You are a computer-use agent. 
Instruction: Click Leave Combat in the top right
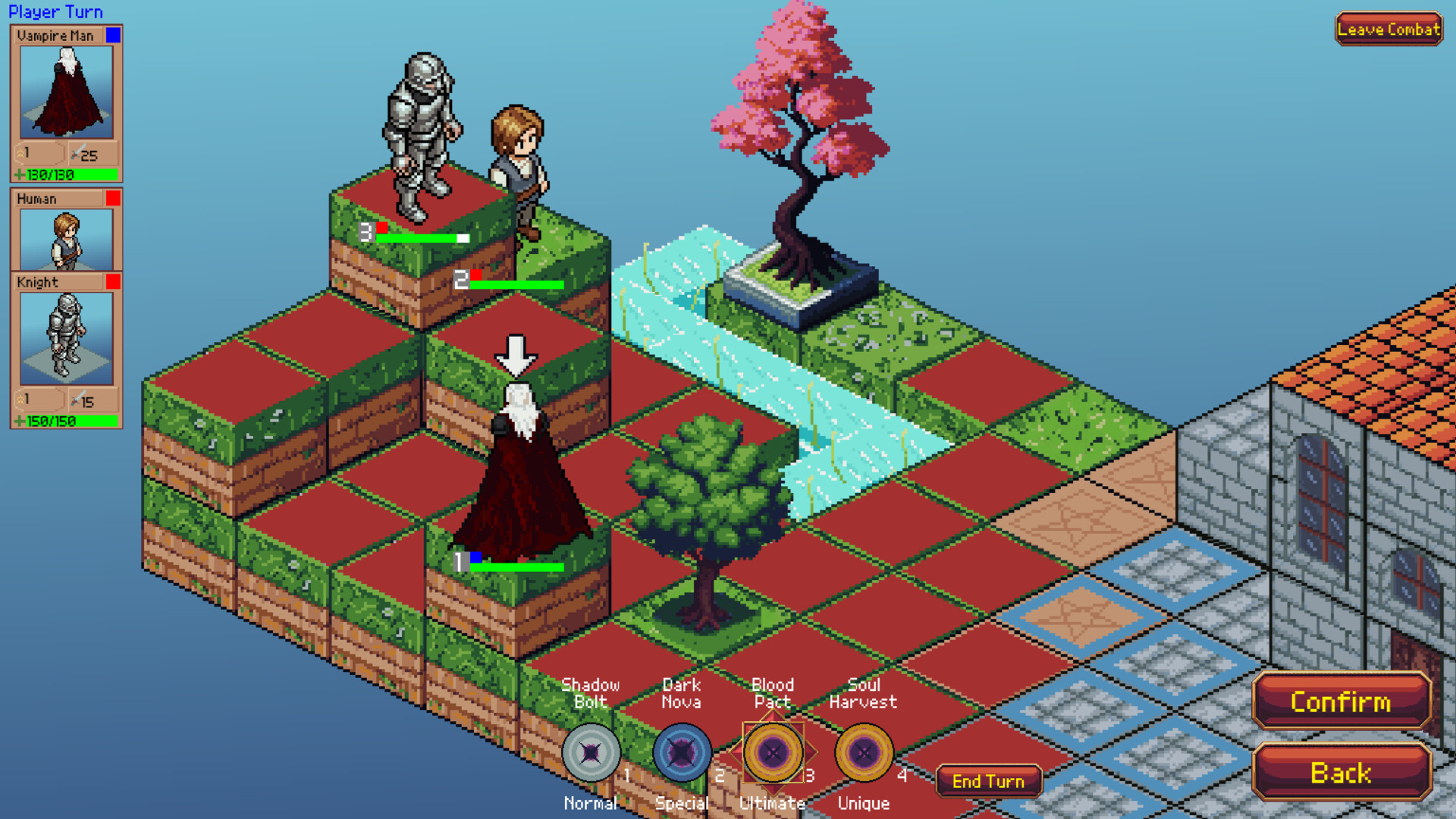pos(1389,30)
